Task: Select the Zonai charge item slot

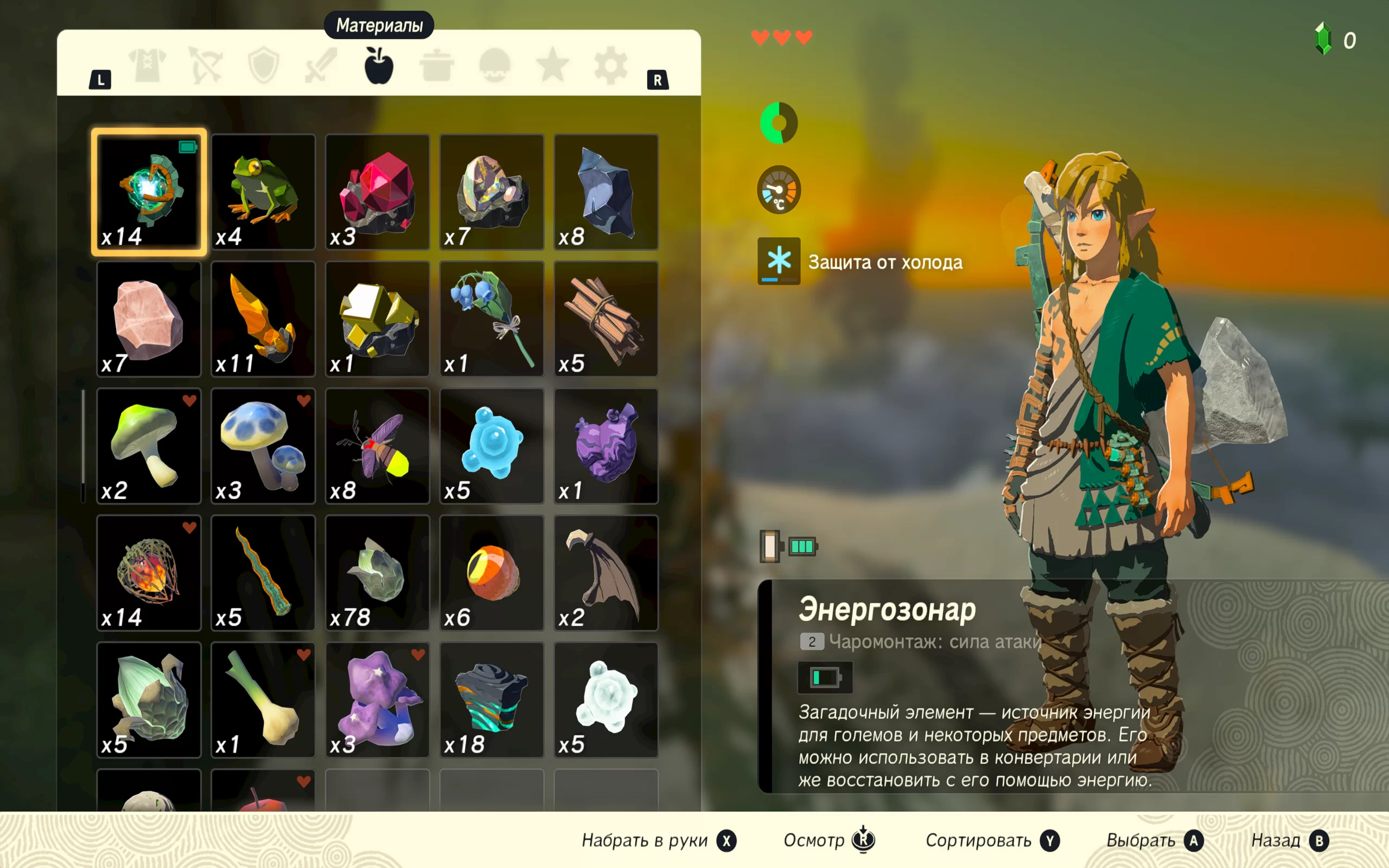Action: [x=149, y=192]
